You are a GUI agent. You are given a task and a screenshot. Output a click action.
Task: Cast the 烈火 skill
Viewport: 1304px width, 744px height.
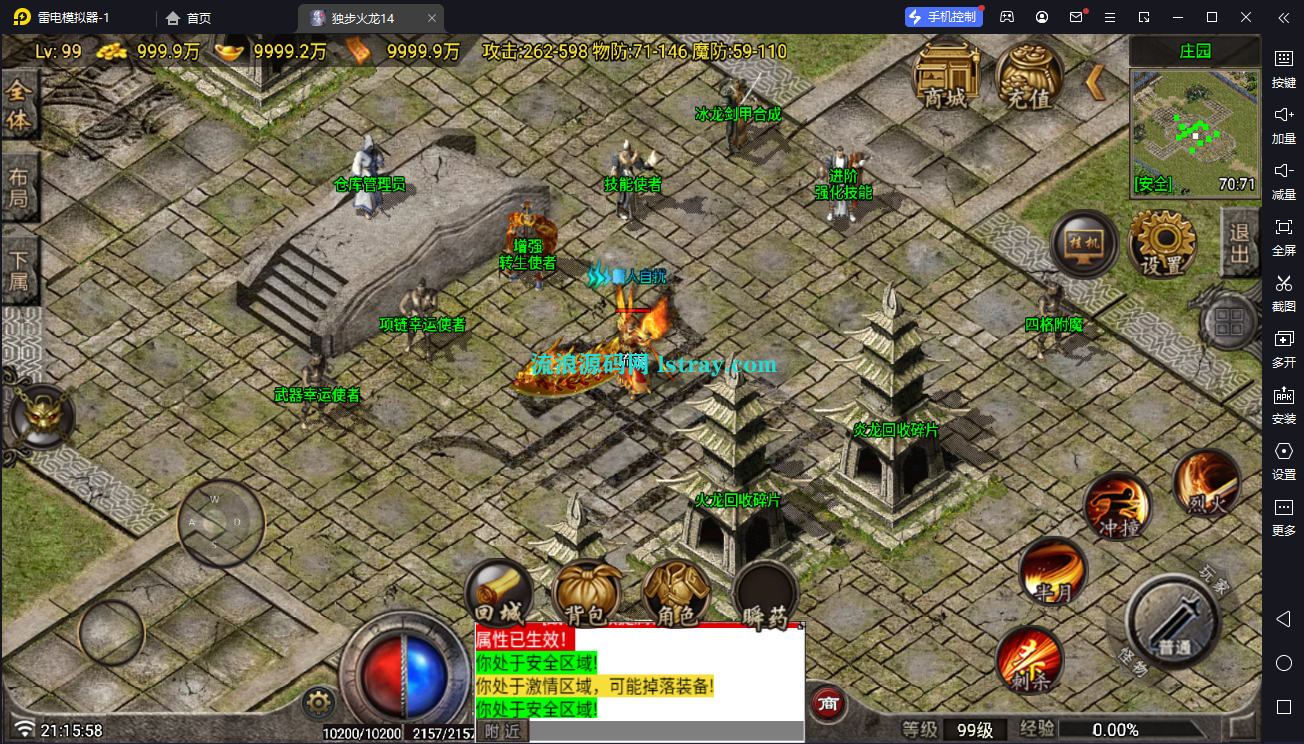coord(1207,484)
